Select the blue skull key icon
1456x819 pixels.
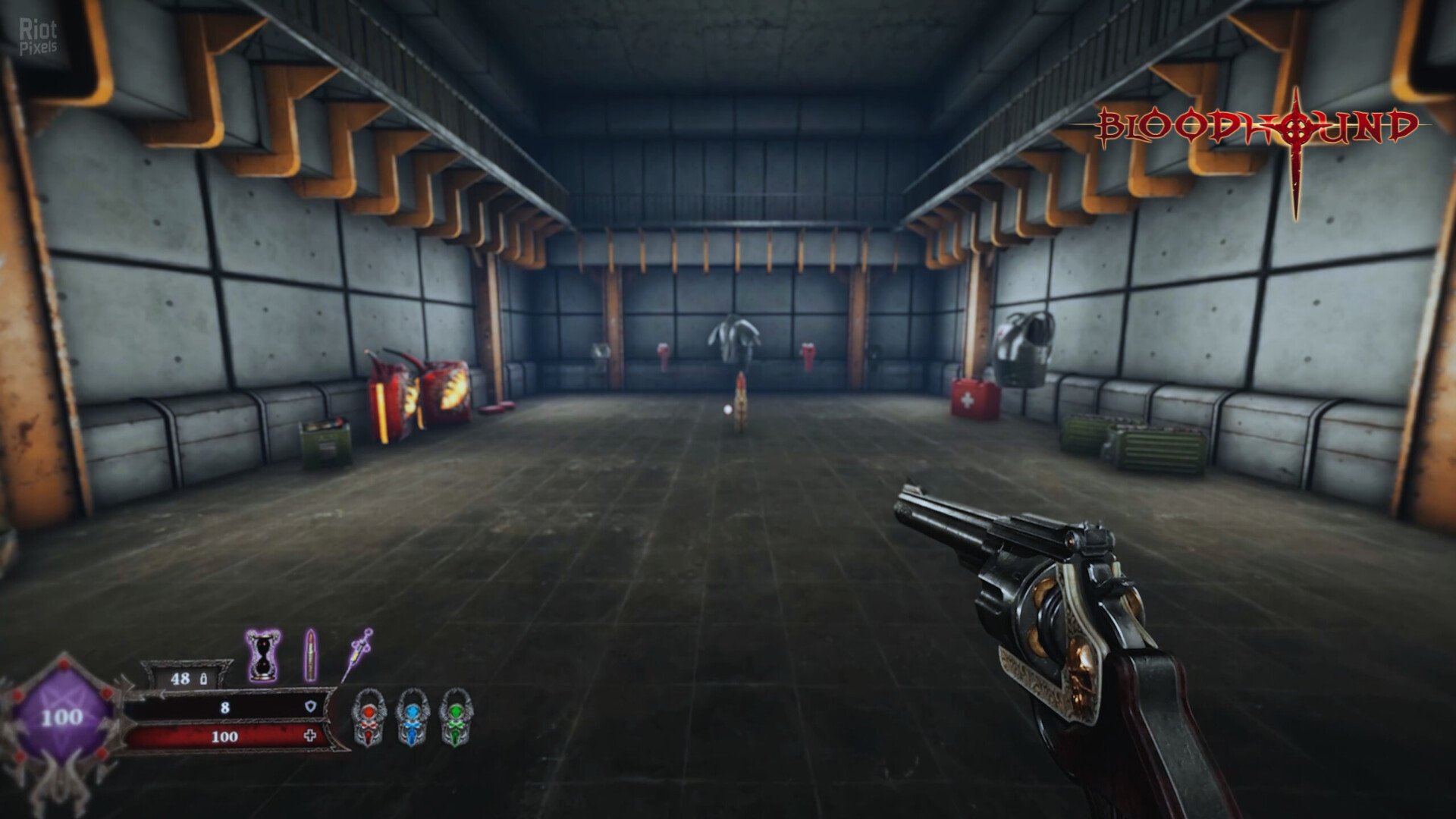coord(412,716)
